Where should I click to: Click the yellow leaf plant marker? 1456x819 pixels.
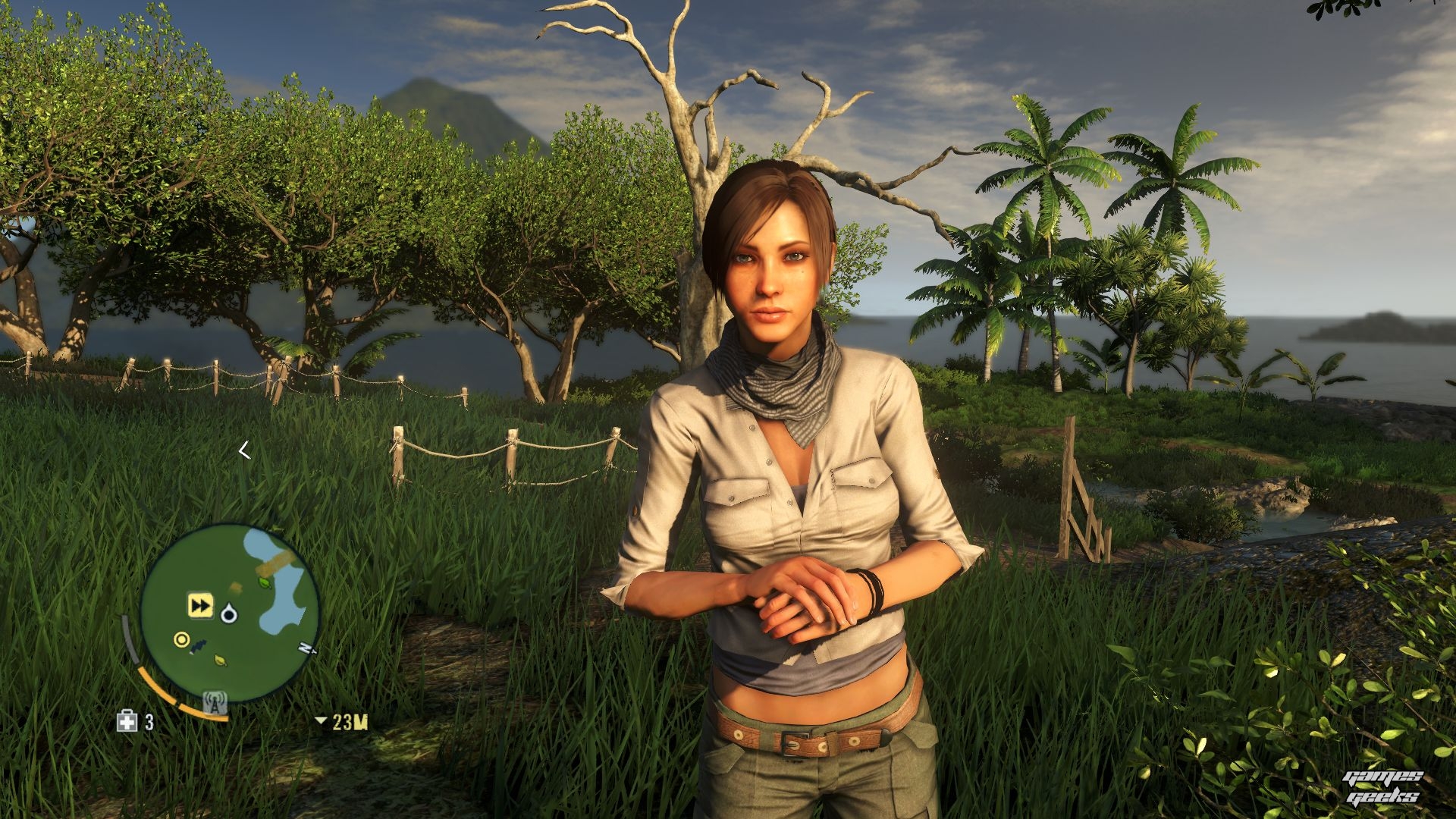pyautogui.click(x=220, y=660)
